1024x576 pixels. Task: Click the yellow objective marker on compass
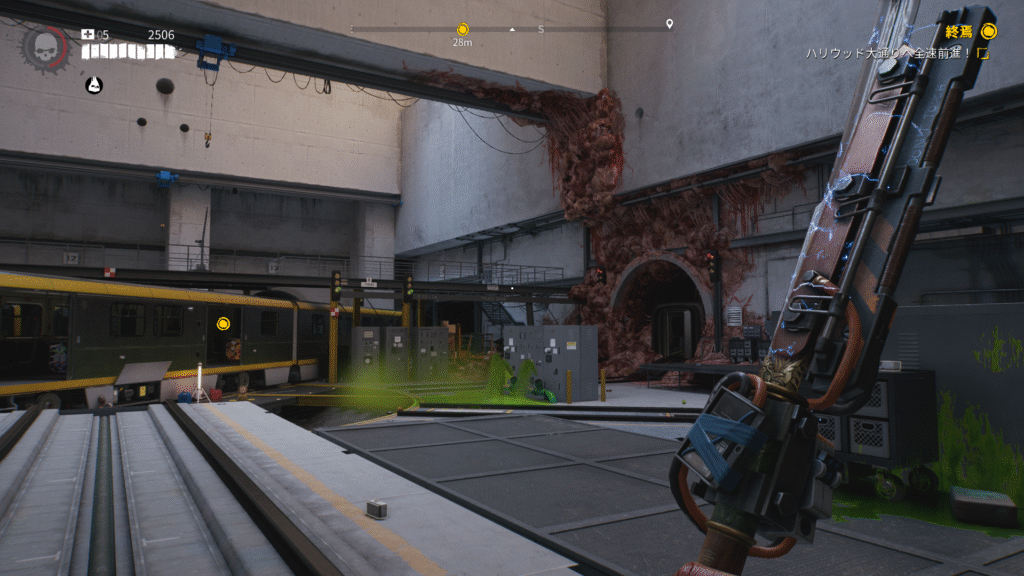(x=462, y=30)
